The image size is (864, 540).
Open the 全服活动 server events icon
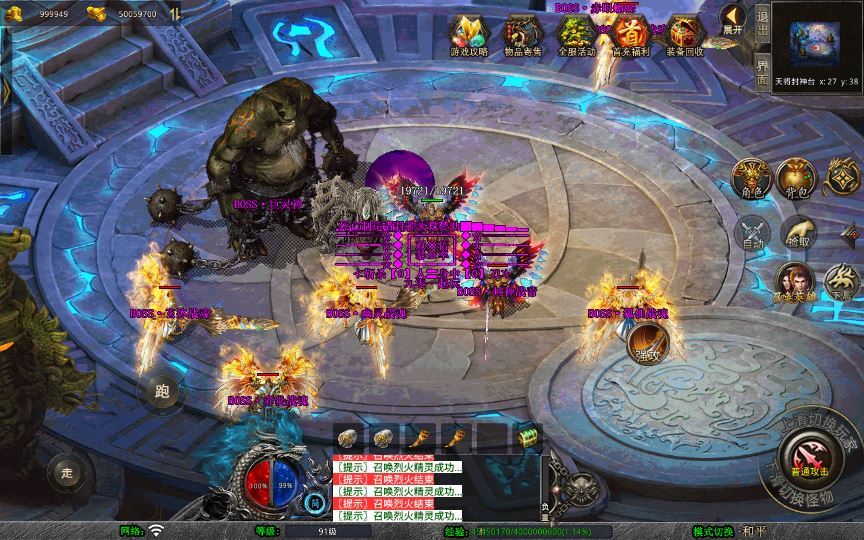click(575, 32)
